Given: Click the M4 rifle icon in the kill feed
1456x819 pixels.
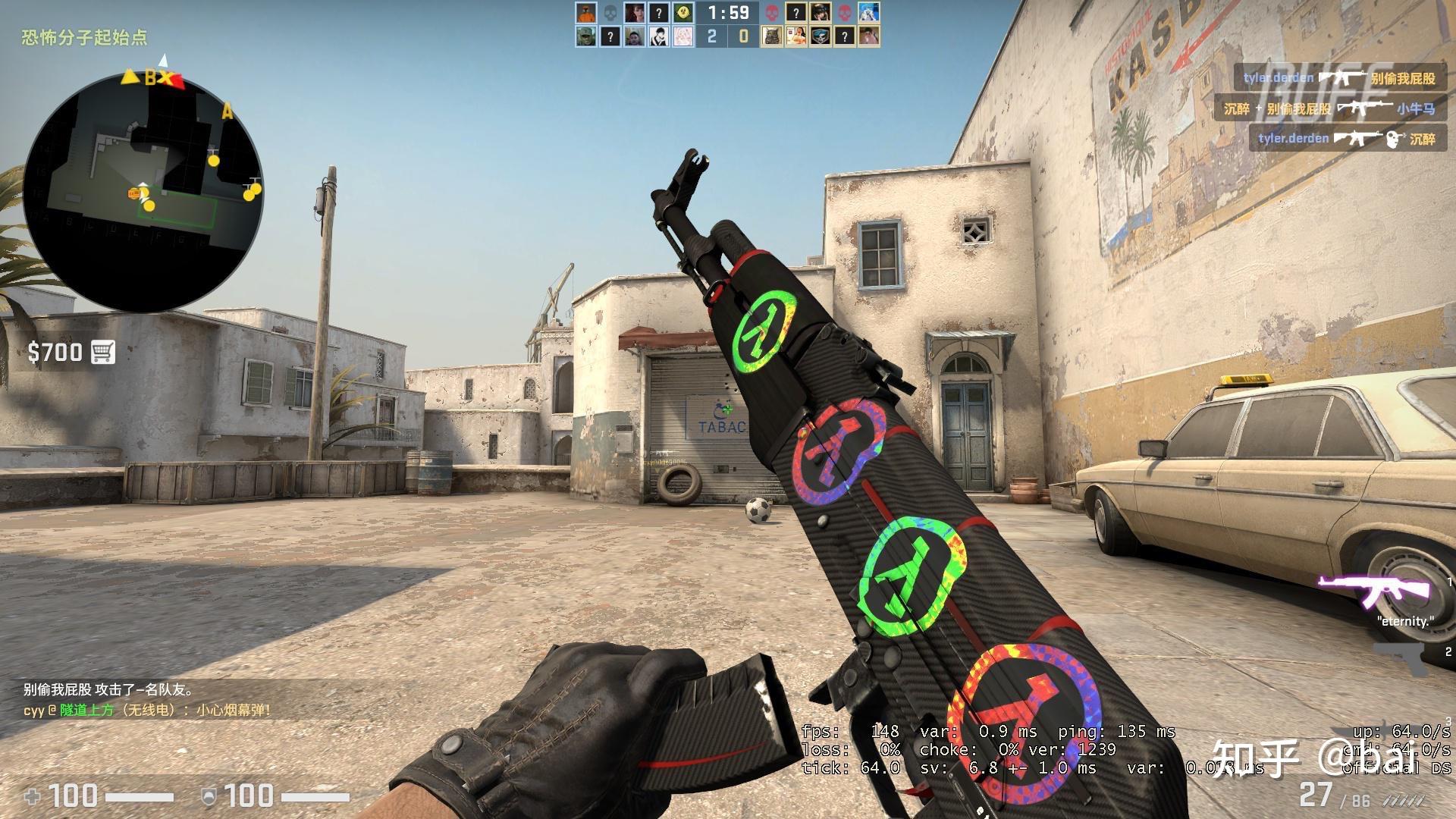Looking at the screenshot, I should click(x=1343, y=77).
